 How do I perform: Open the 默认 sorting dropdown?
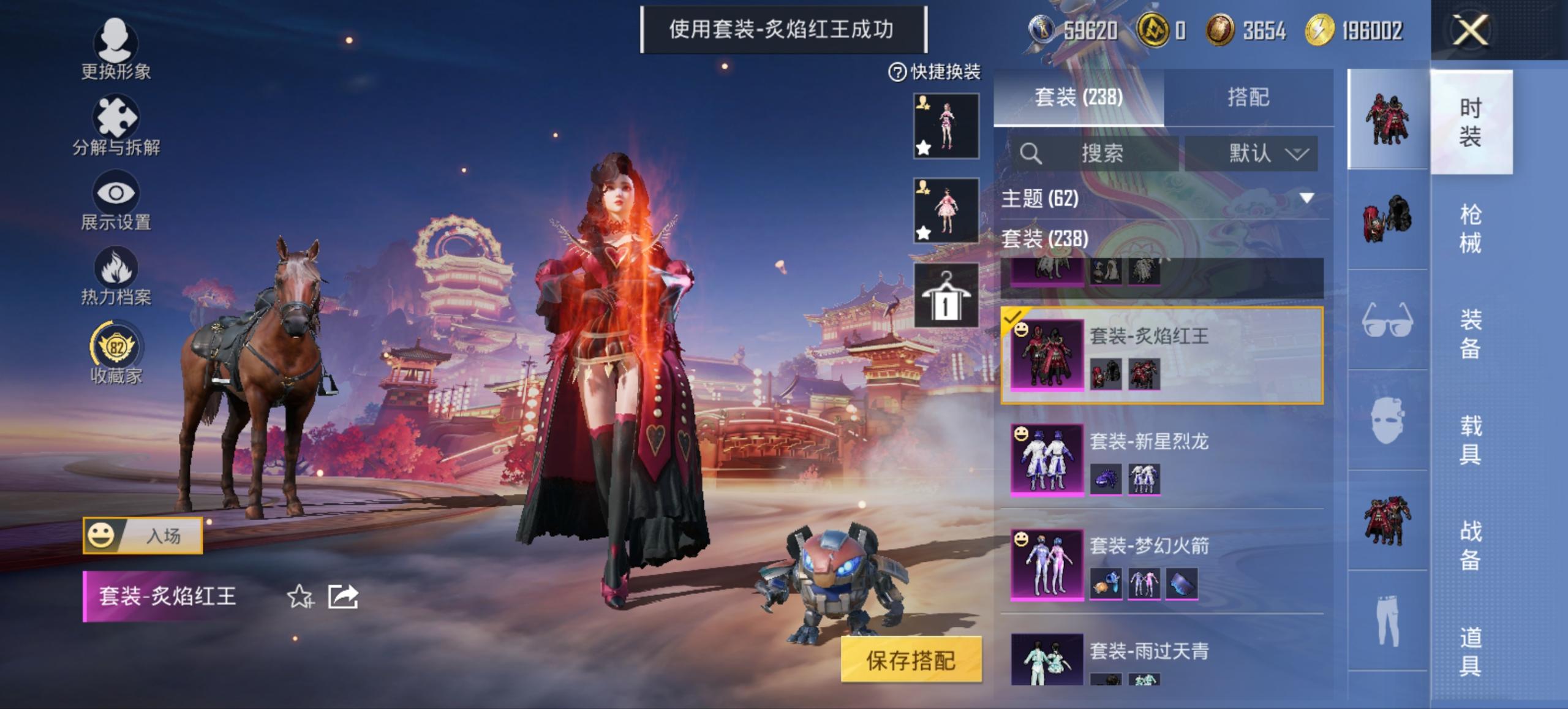pyautogui.click(x=1249, y=154)
